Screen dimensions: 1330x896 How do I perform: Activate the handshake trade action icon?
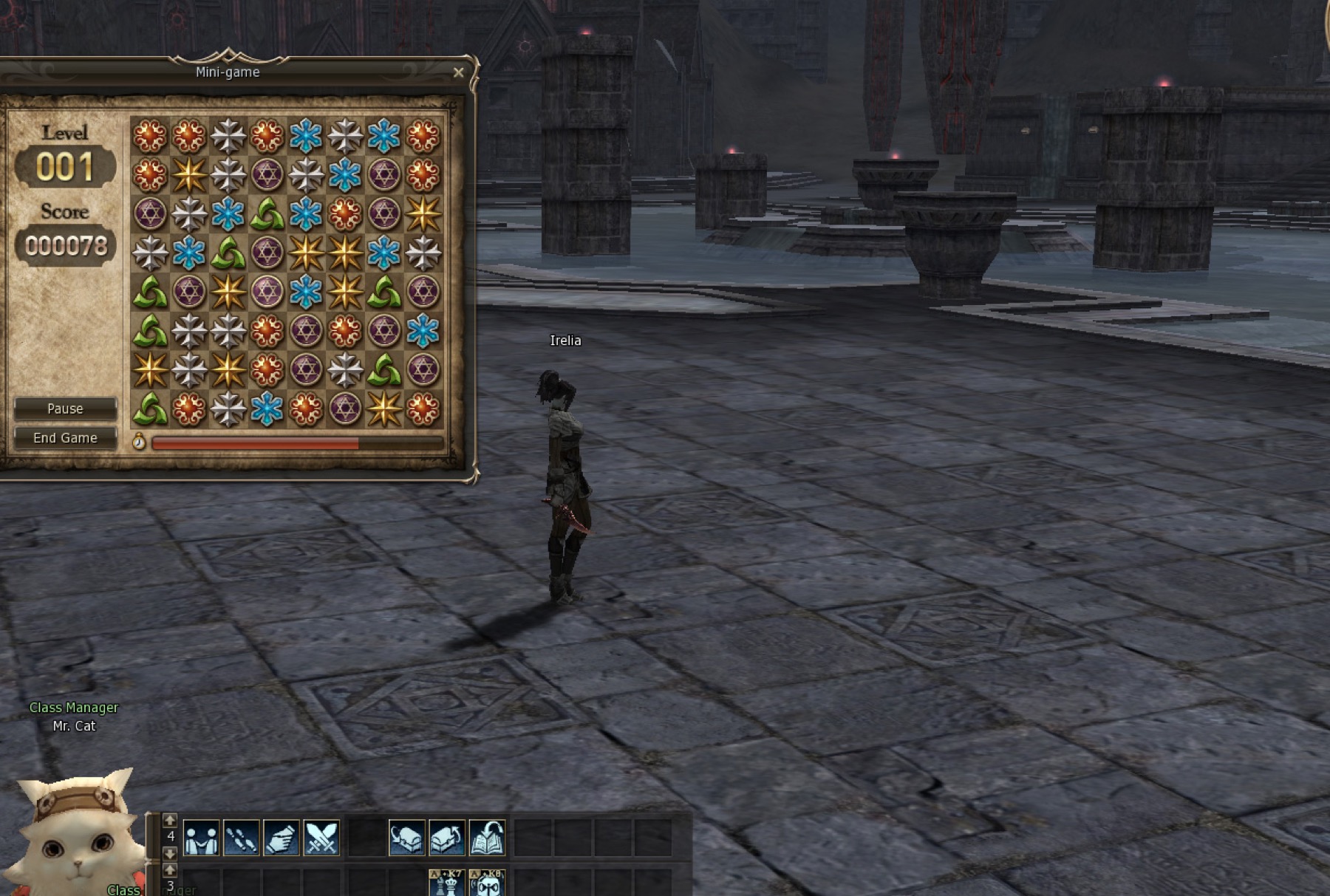tap(201, 838)
